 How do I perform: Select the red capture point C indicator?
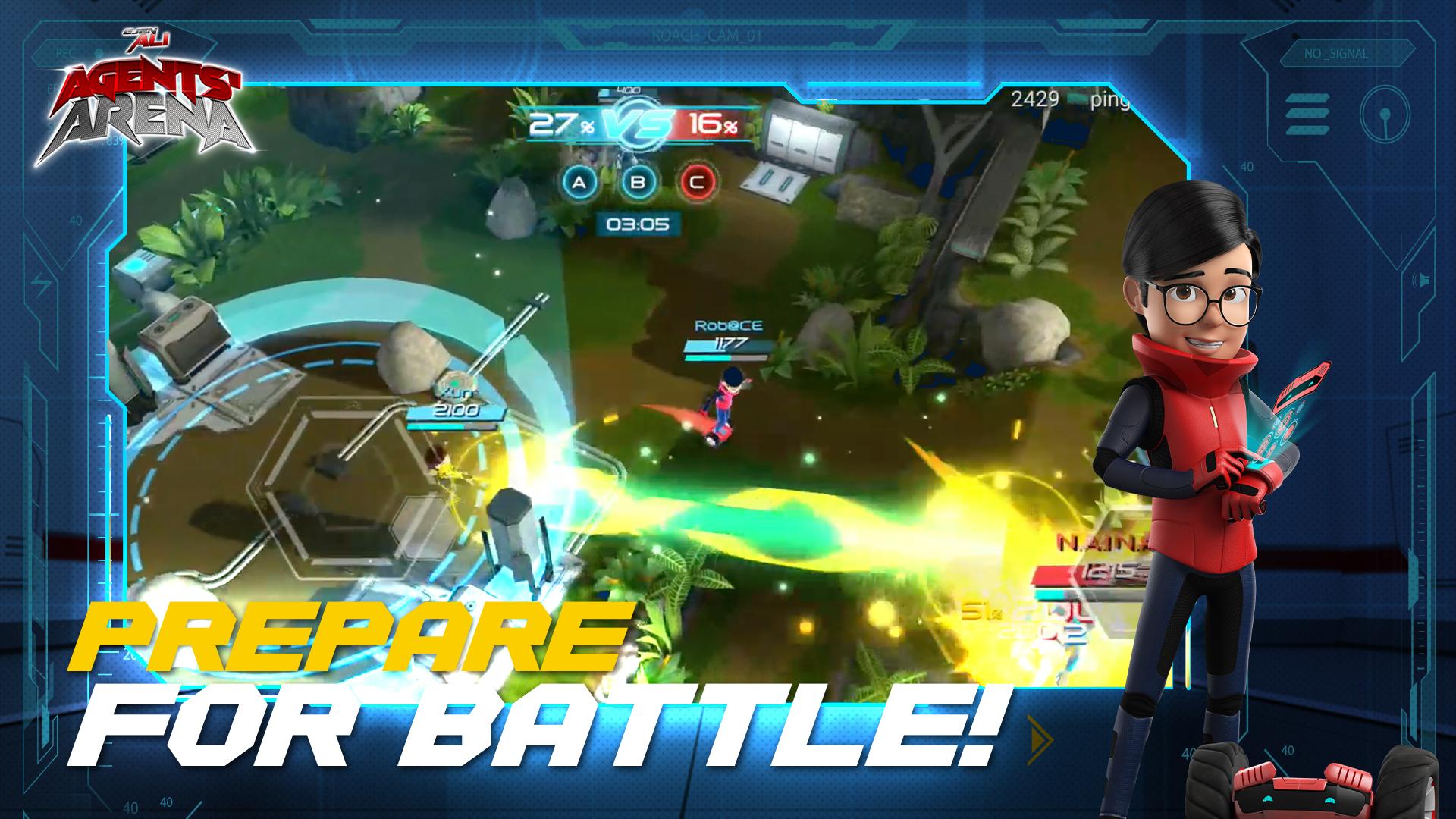(x=697, y=182)
